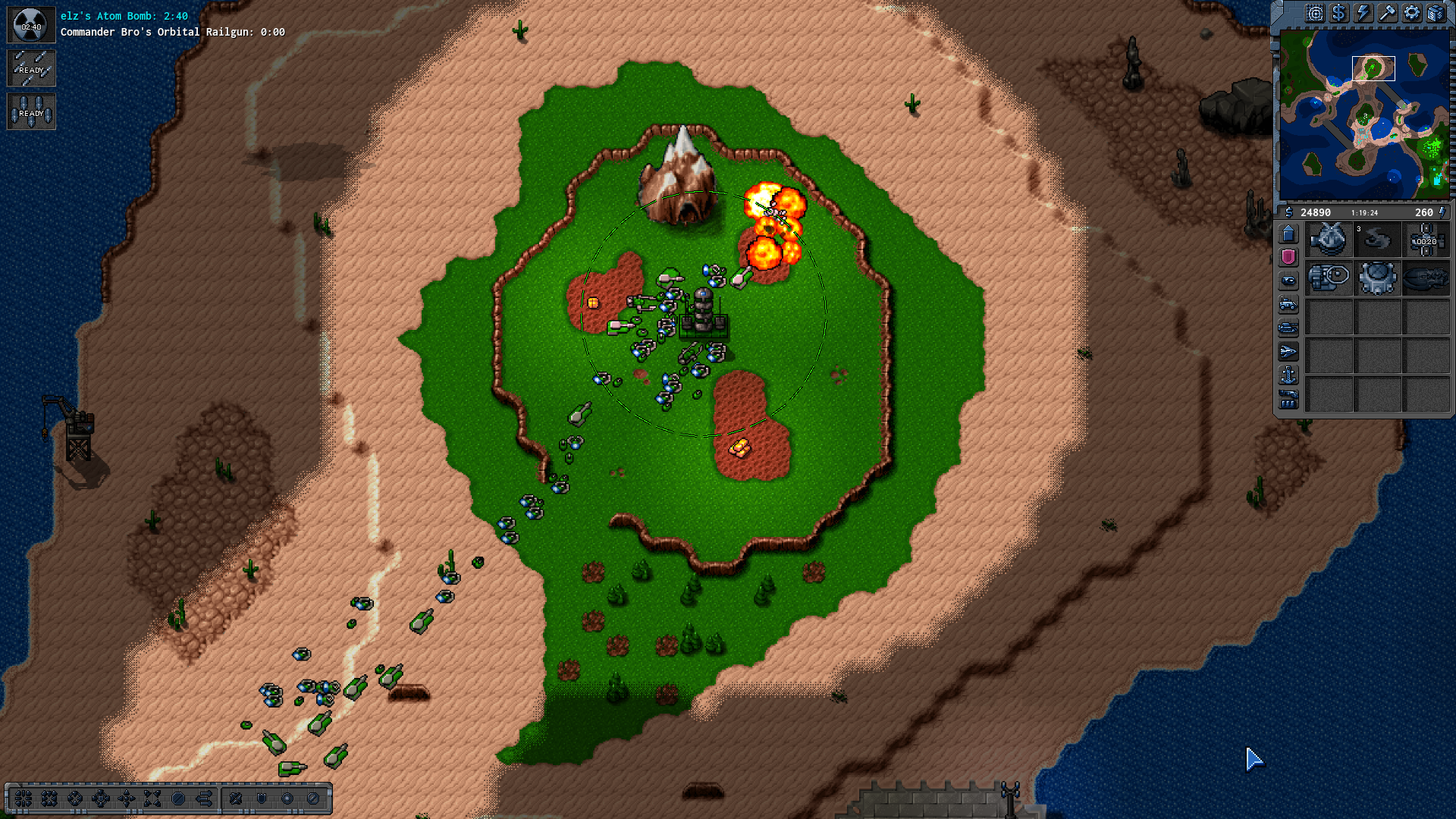Select the production item with 00:20 timer
Viewport: 1456px width, 819px height.
pos(1426,240)
